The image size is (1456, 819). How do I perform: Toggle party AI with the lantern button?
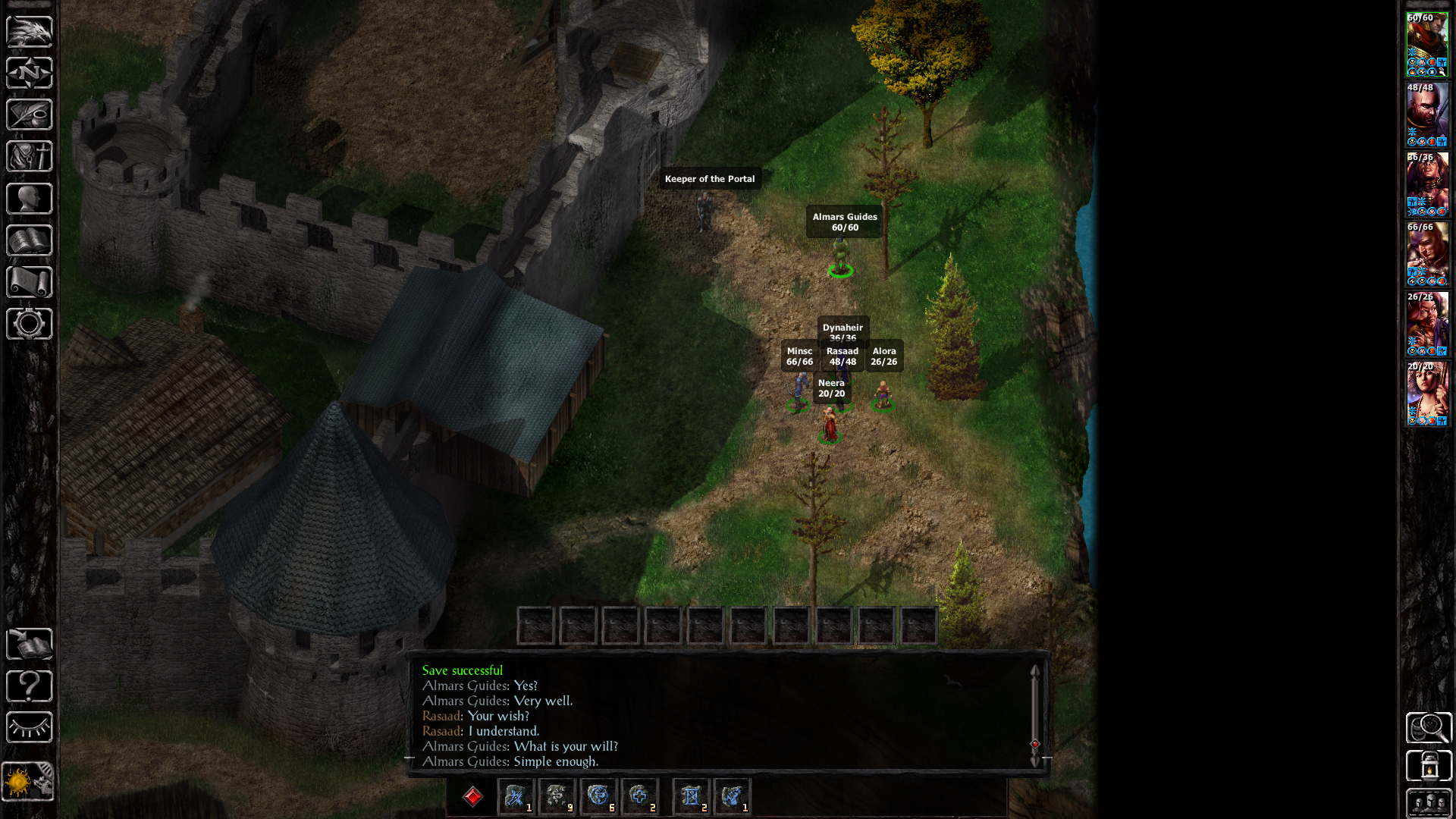tap(1429, 766)
